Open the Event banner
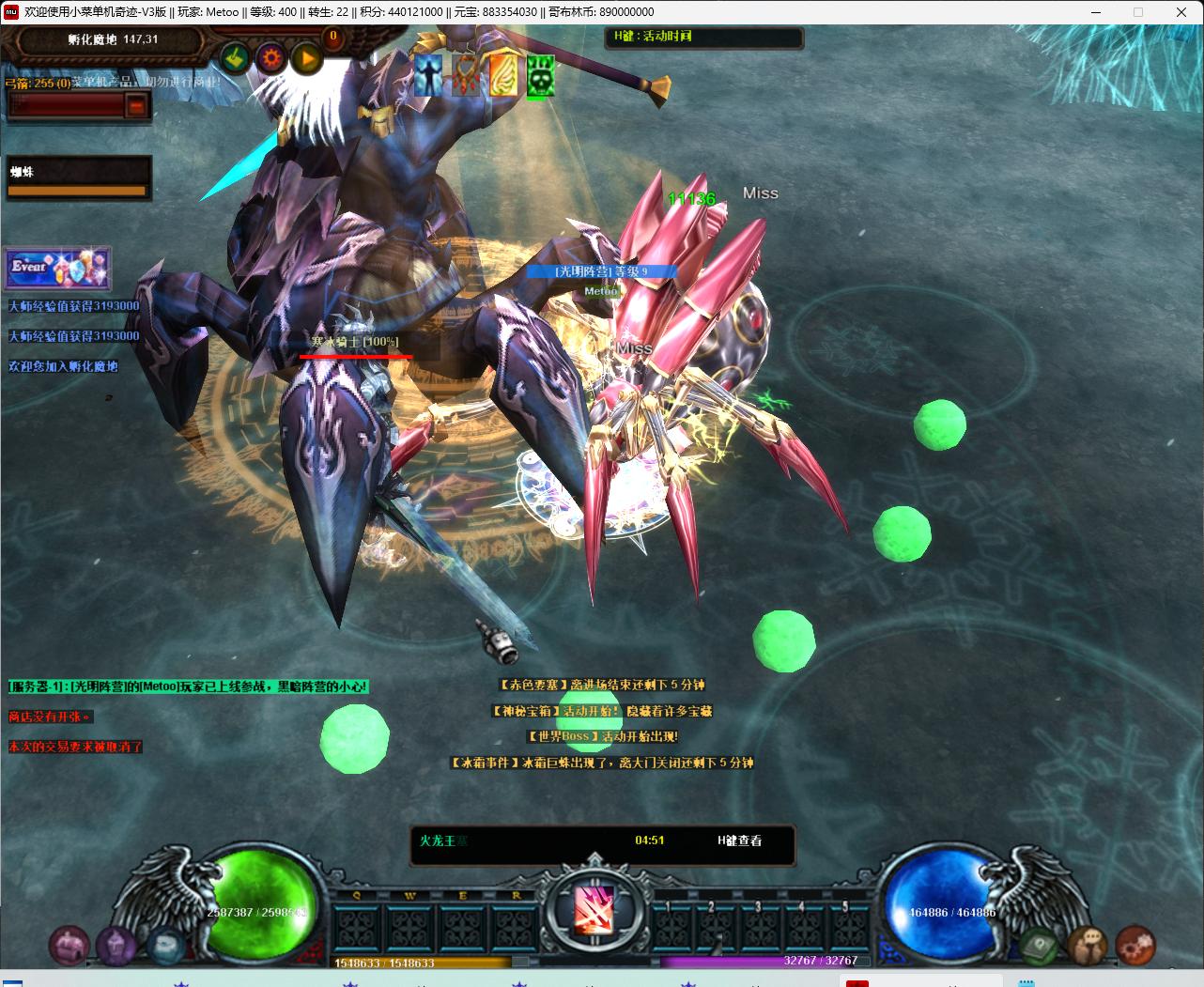 (x=58, y=269)
